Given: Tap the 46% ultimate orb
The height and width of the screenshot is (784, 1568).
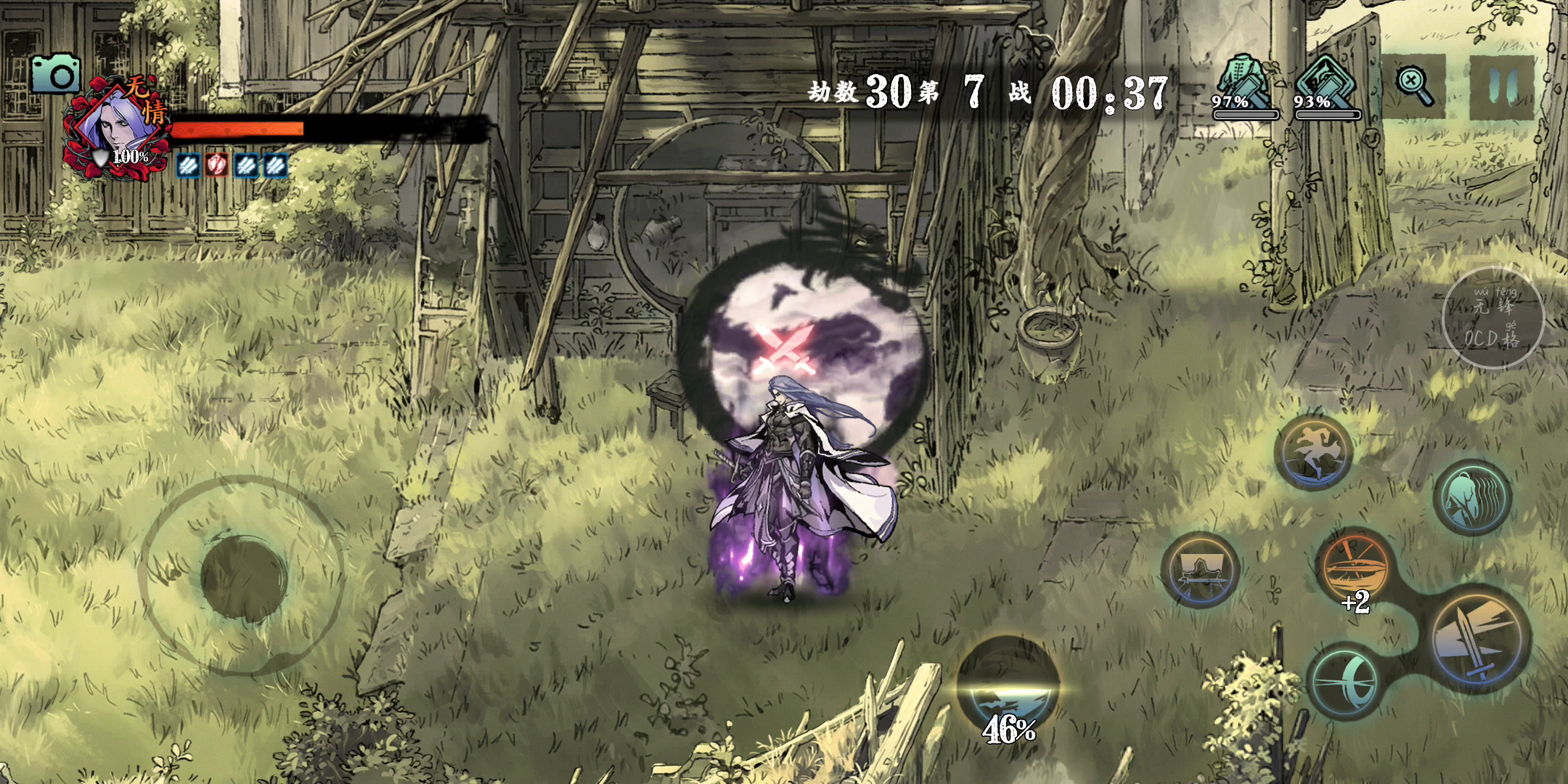Looking at the screenshot, I should [x=1008, y=688].
